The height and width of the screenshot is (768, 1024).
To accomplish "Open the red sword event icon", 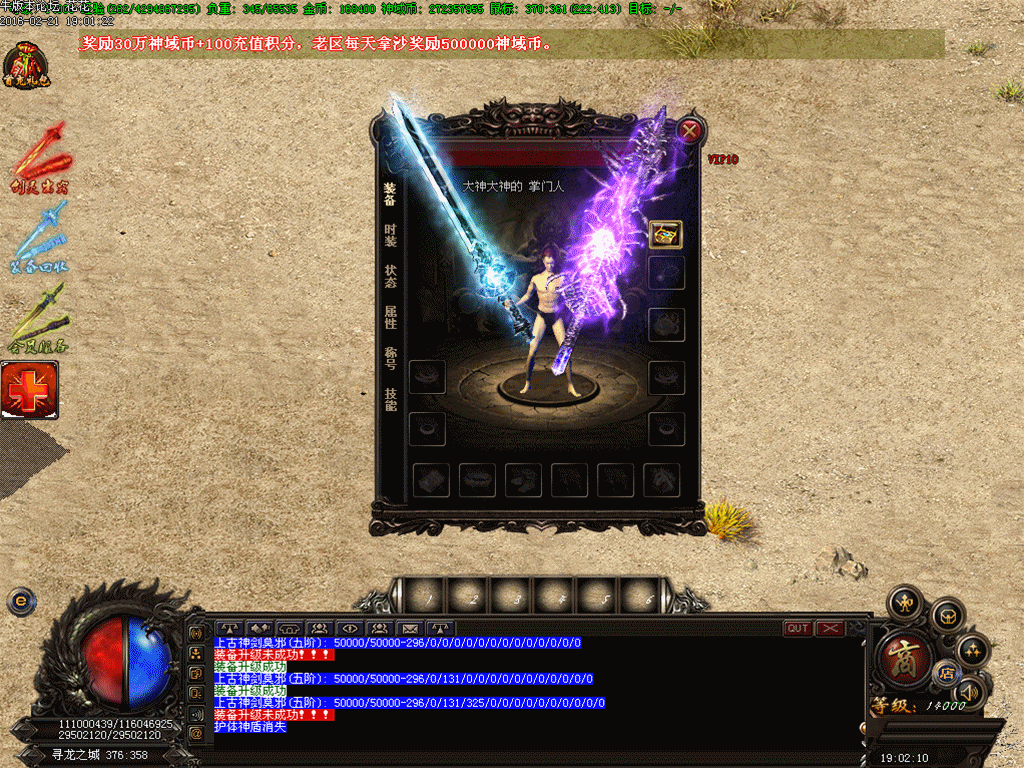I will (40, 156).
